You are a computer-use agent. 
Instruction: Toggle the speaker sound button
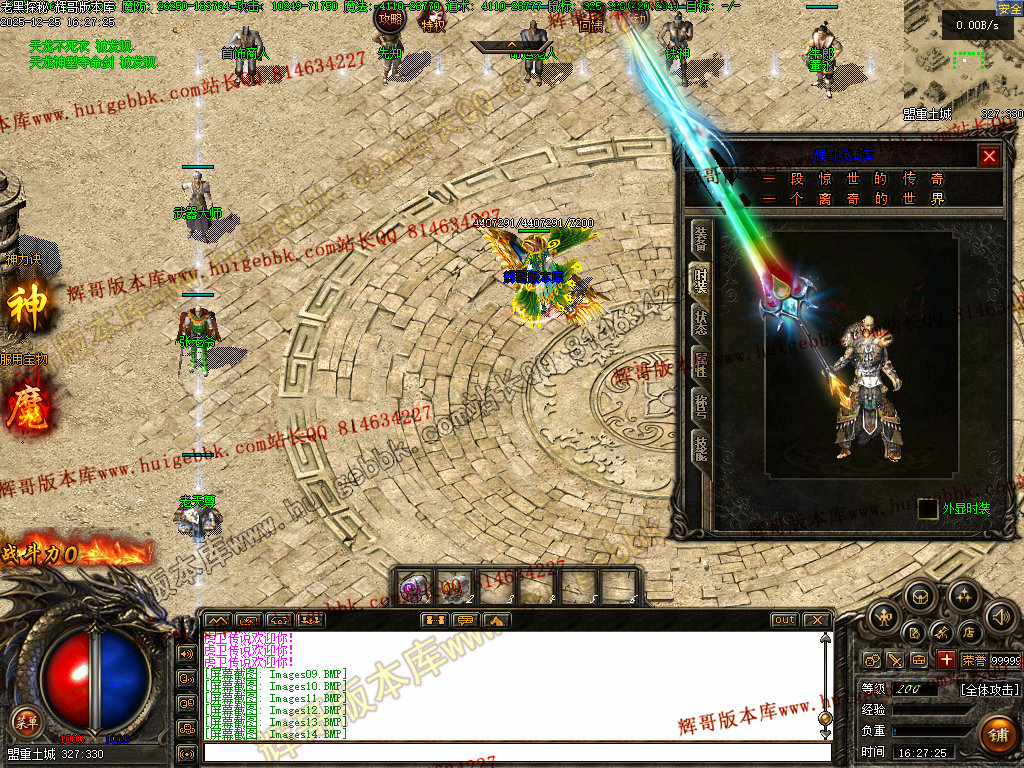1000,616
